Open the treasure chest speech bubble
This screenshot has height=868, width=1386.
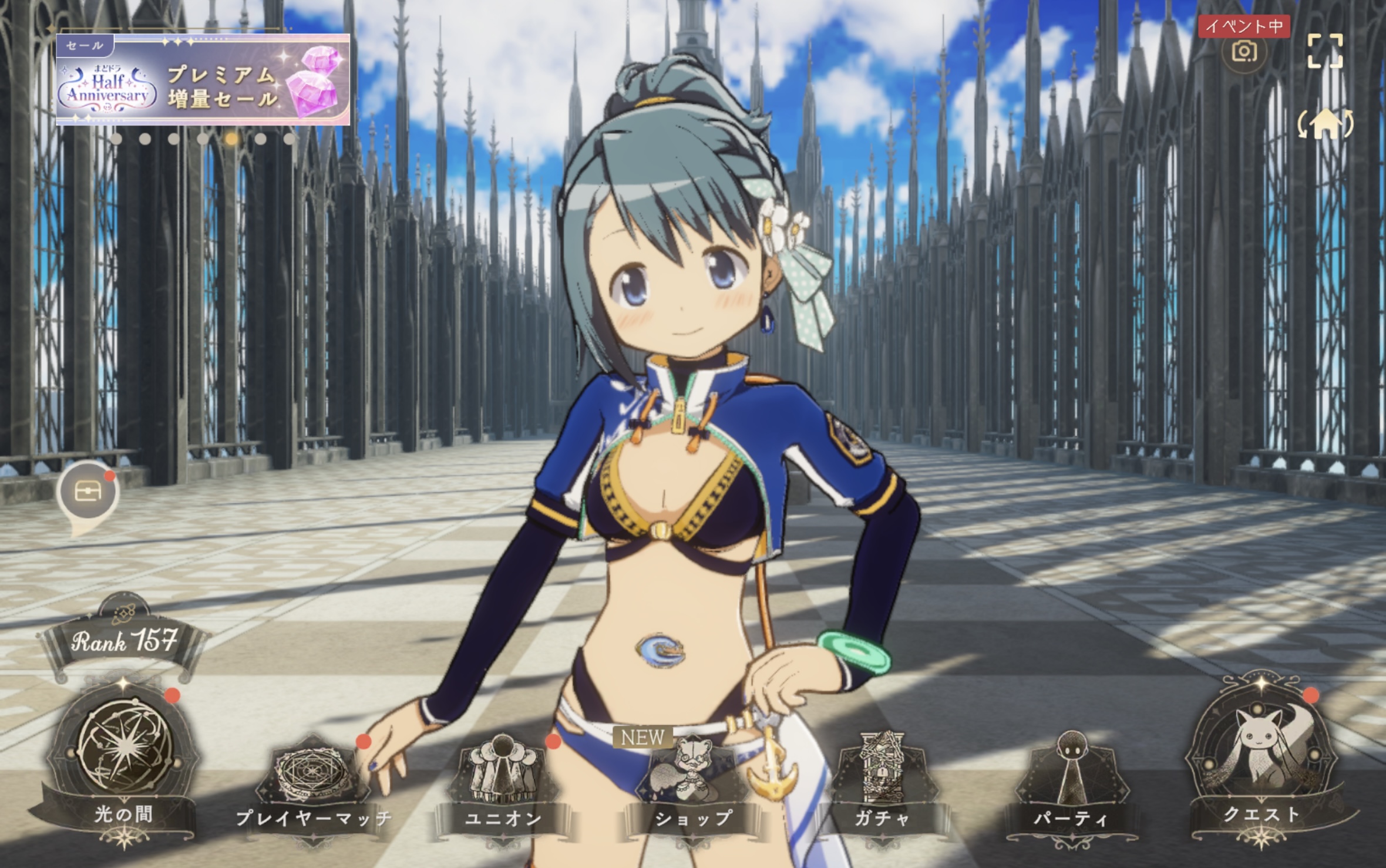click(x=88, y=492)
